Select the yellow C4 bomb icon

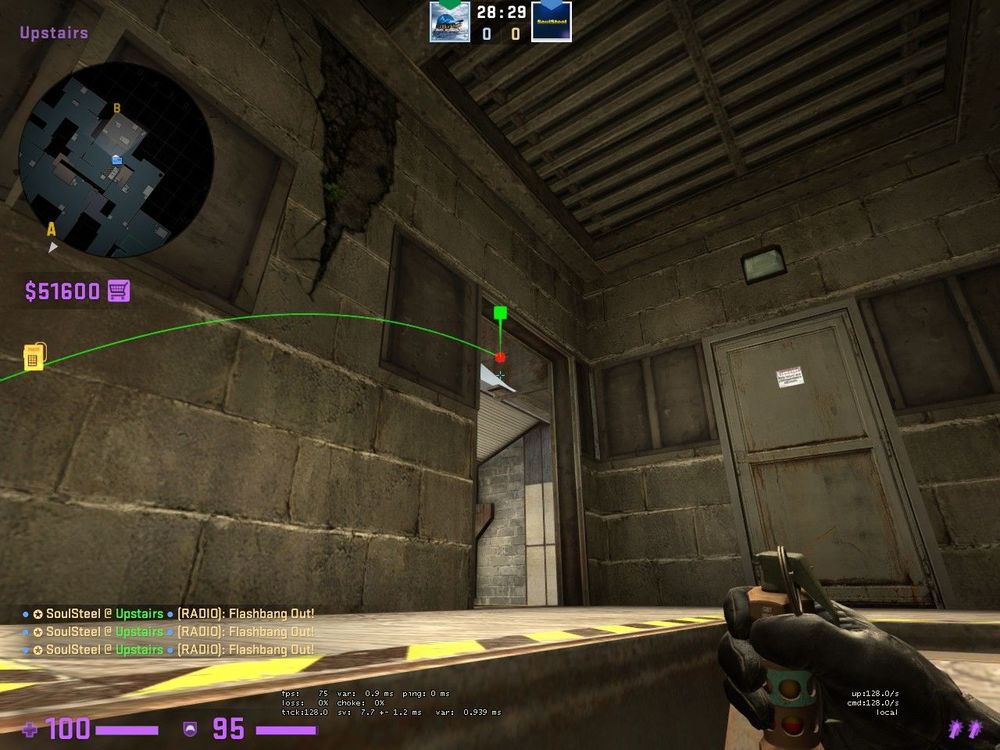[x=33, y=356]
